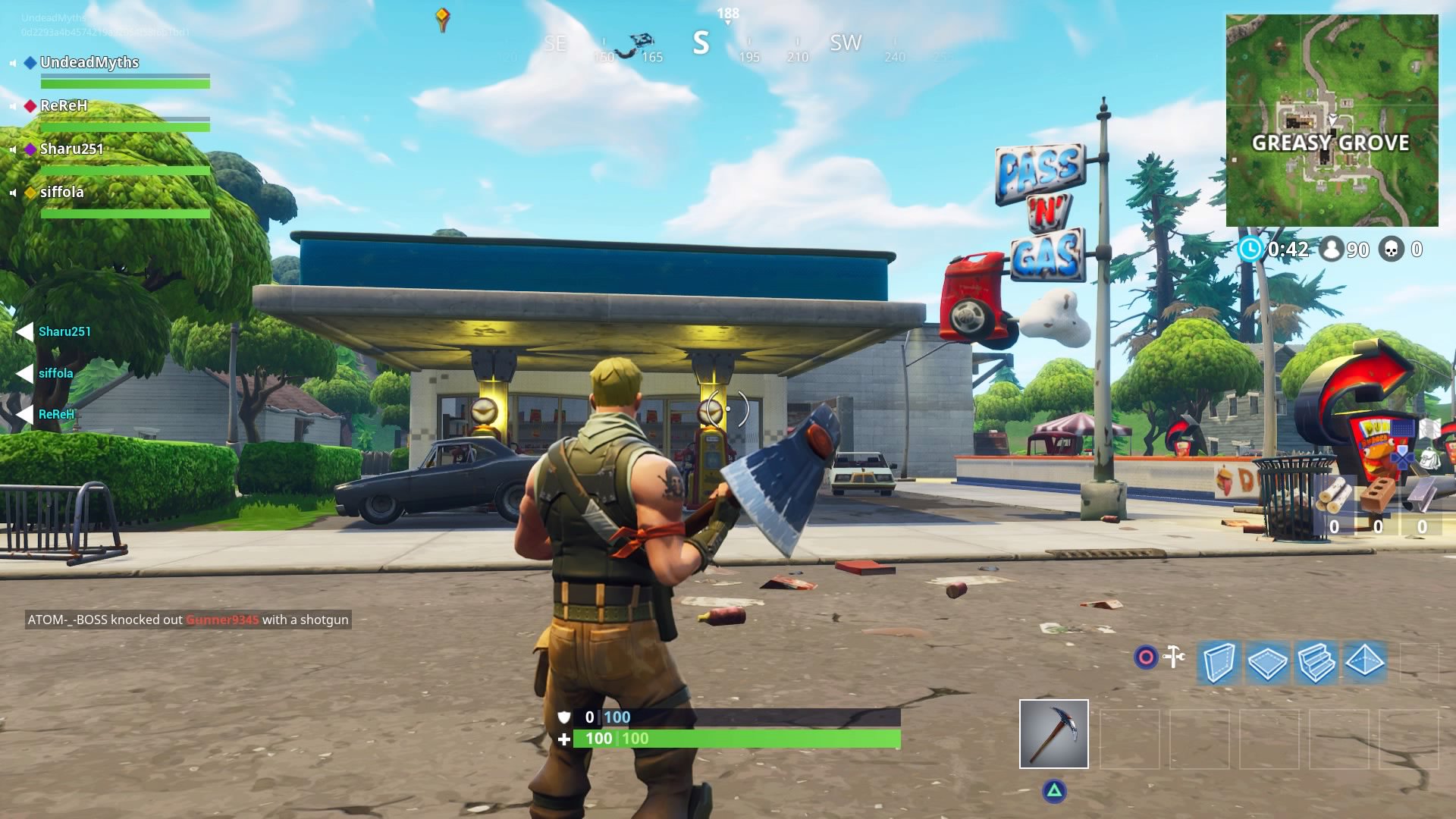The image size is (1456, 819).
Task: Open the Greasy Grove minimap
Action: pos(1331,118)
